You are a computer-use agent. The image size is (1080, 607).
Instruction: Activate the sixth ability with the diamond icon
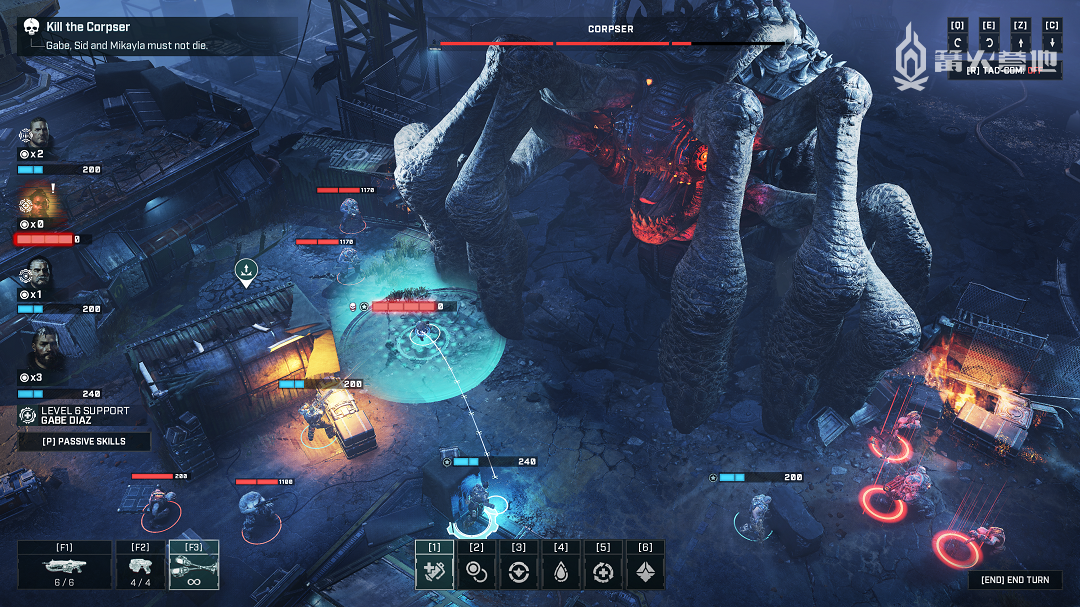[644, 572]
